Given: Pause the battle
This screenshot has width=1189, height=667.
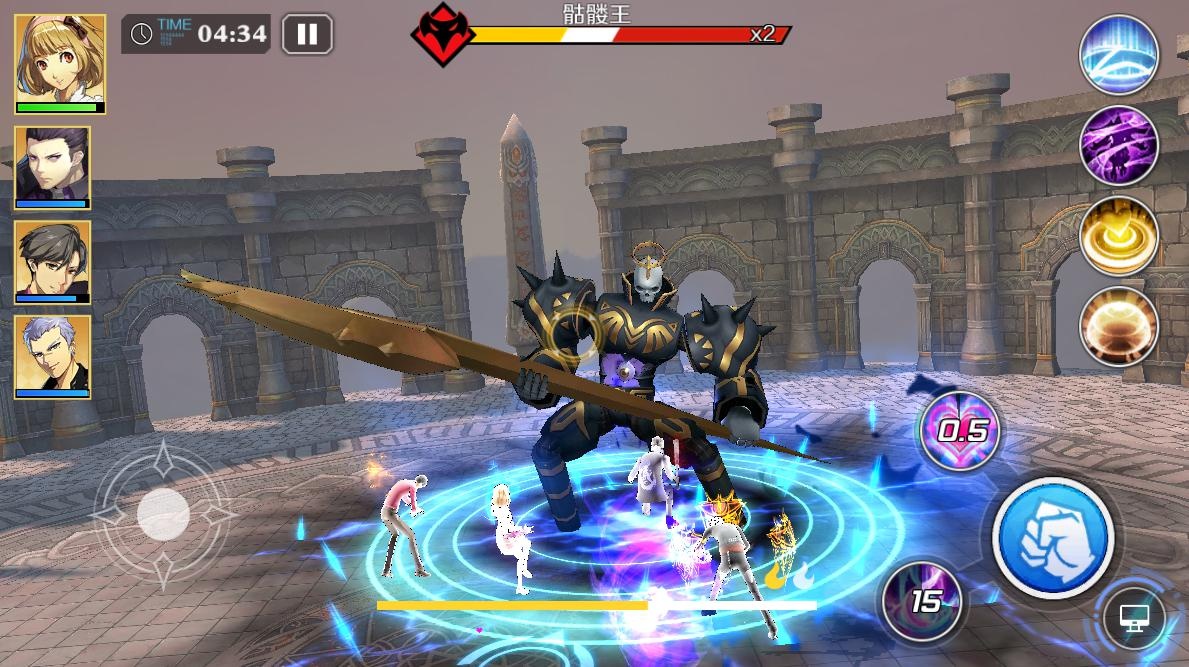Looking at the screenshot, I should pos(307,35).
